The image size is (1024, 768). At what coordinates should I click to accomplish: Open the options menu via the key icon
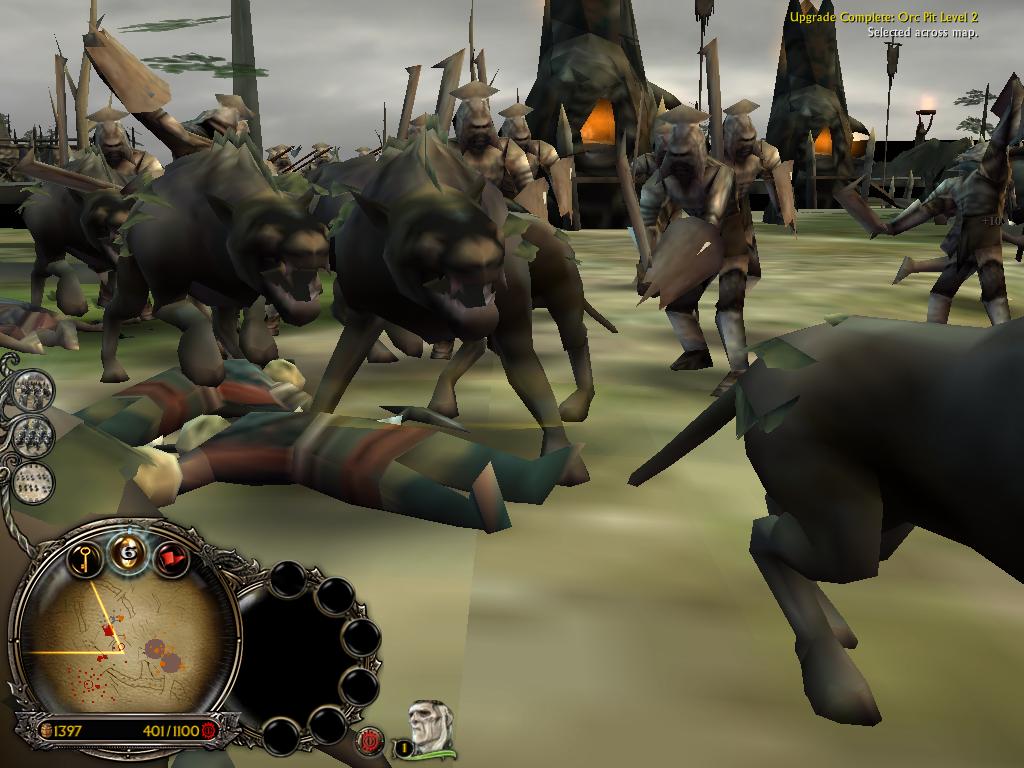86,555
